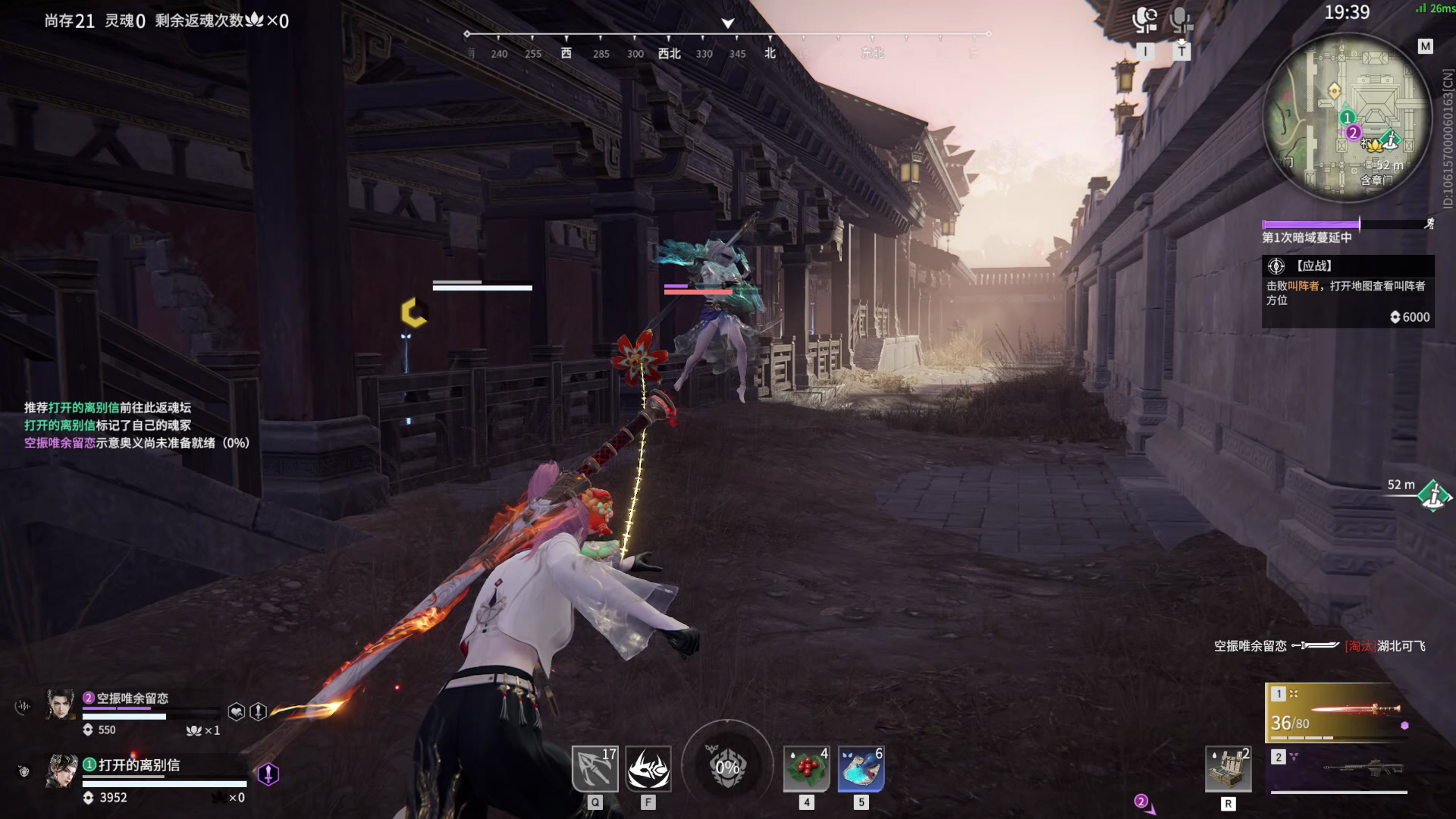Select player 打开的离别信's portrait
Image resolution: width=1456 pixels, height=819 pixels.
point(61,771)
